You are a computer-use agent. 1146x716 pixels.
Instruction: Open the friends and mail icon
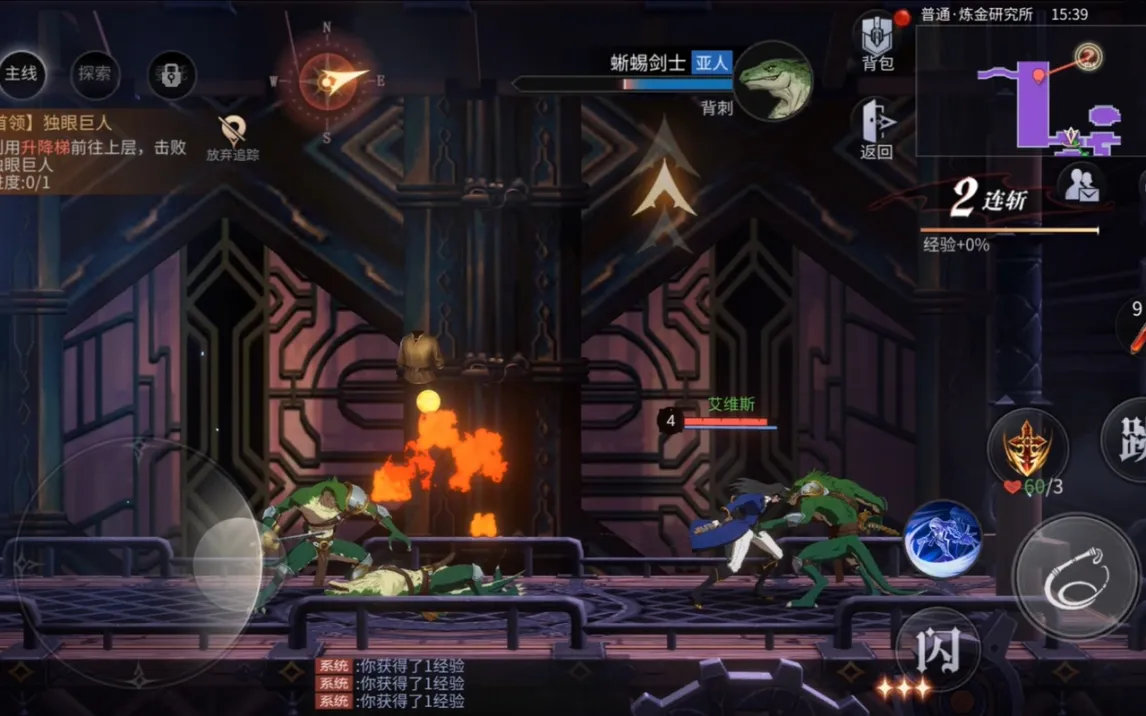coord(1080,187)
